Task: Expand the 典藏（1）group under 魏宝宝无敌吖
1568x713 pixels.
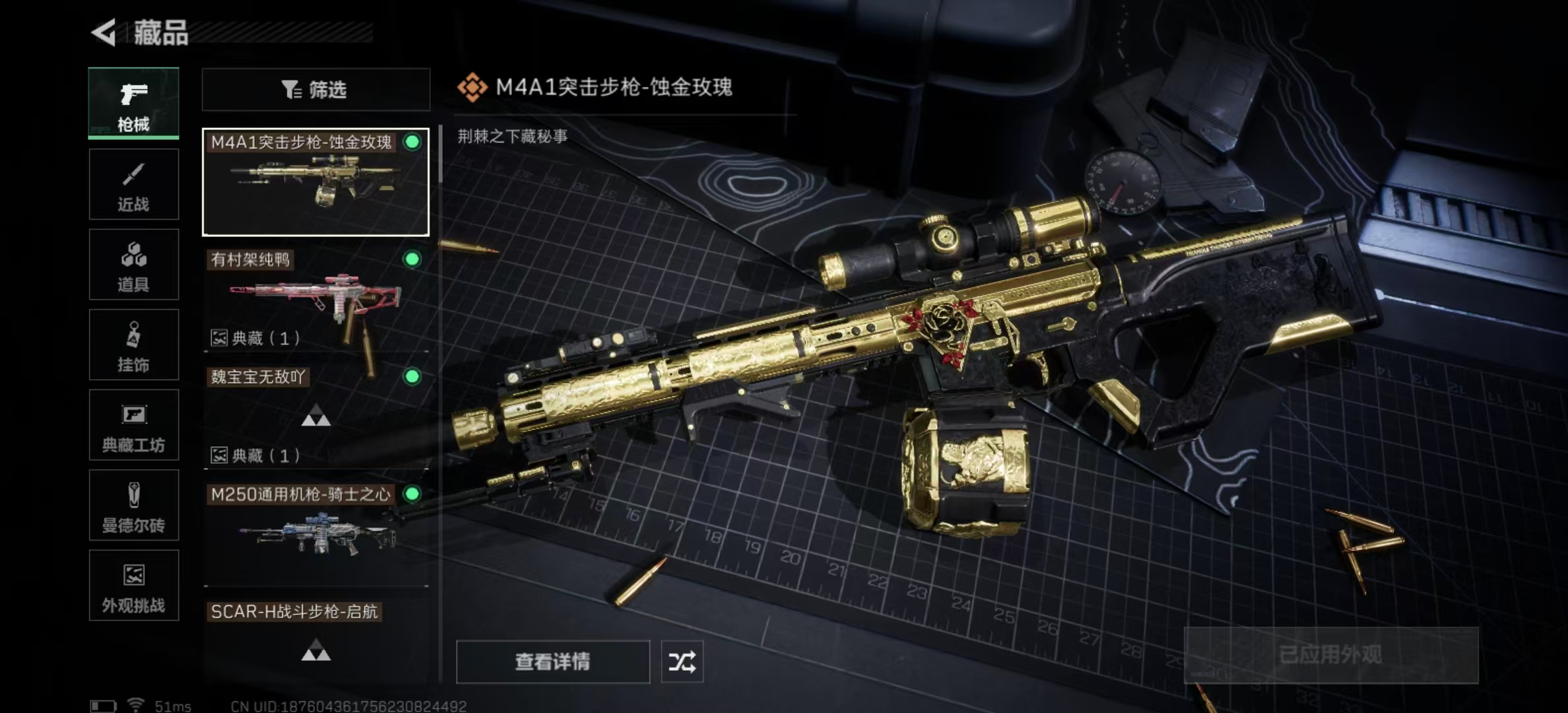Action: coord(255,456)
